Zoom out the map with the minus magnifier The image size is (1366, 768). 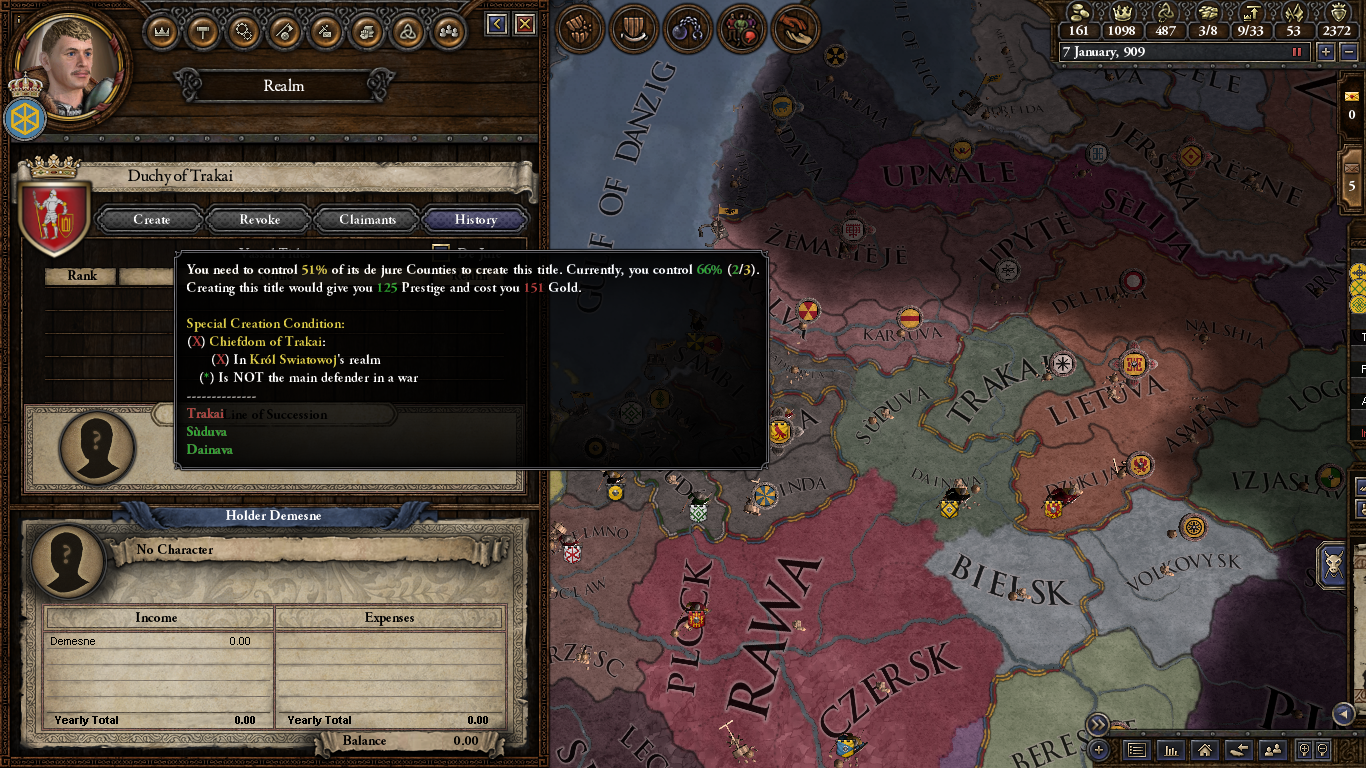1322,751
